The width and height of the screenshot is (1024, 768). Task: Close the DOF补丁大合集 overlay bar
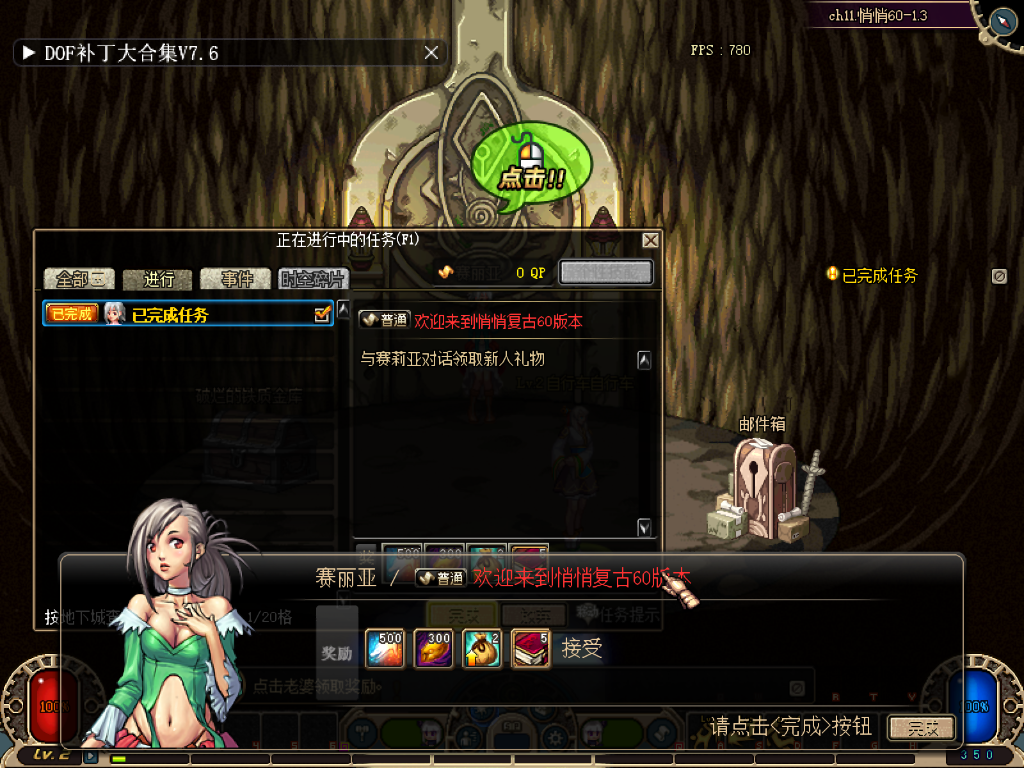tap(431, 53)
